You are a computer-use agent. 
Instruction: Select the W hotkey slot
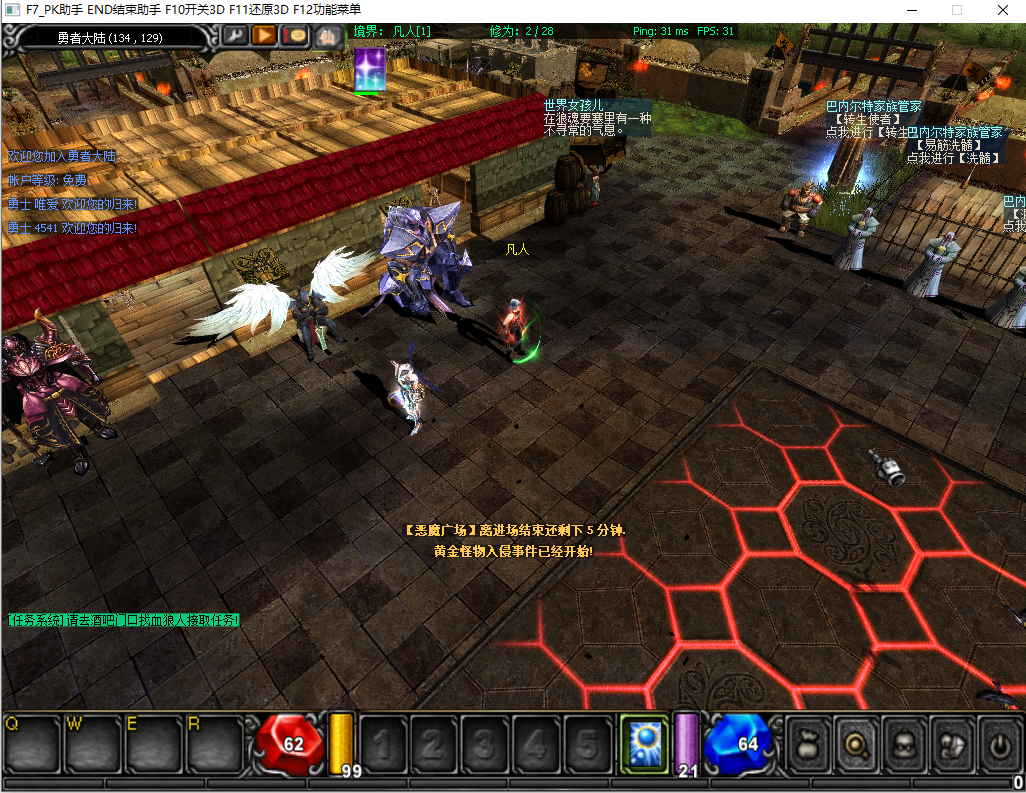[x=94, y=744]
